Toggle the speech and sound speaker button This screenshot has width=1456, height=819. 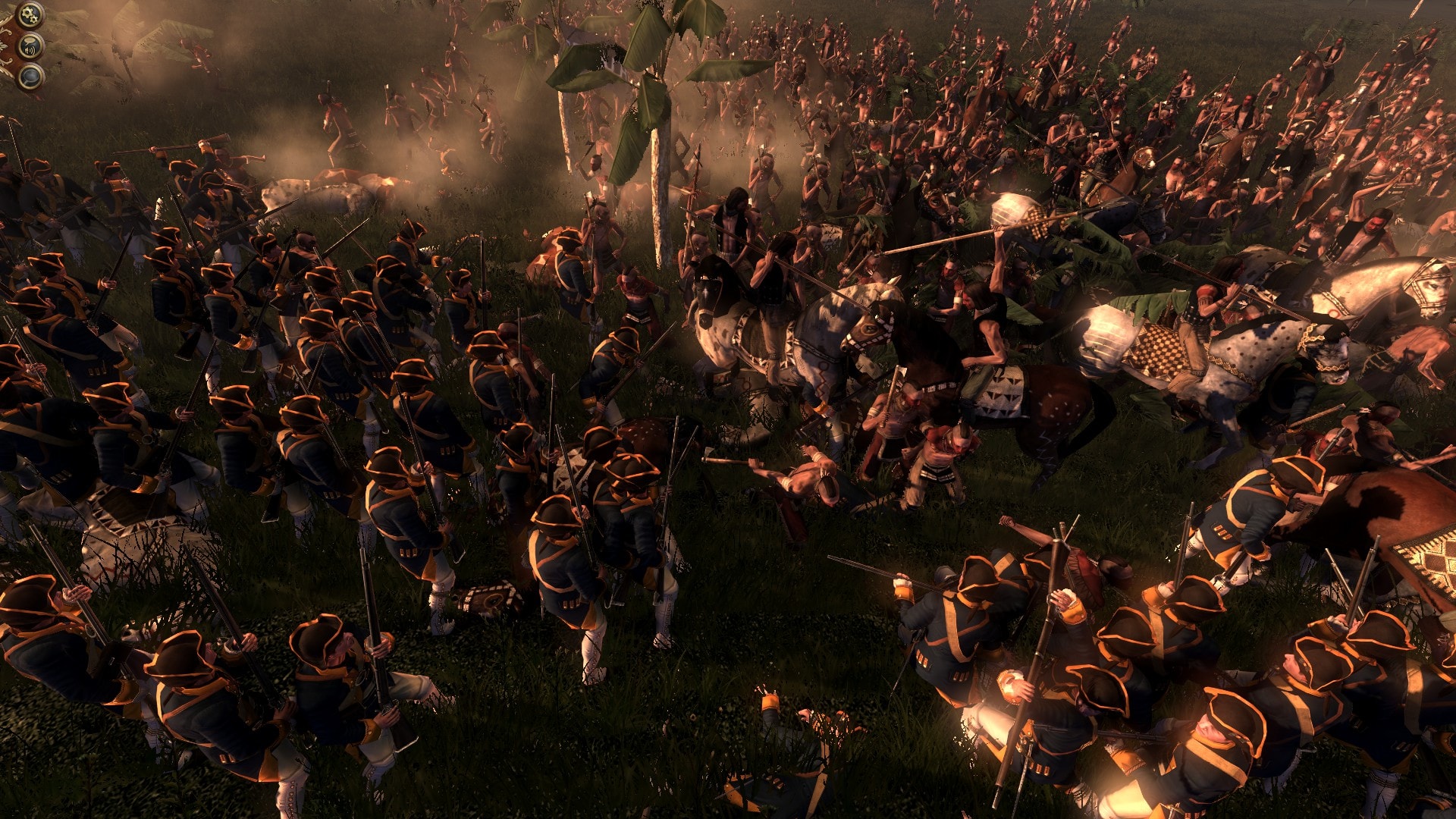[x=30, y=46]
